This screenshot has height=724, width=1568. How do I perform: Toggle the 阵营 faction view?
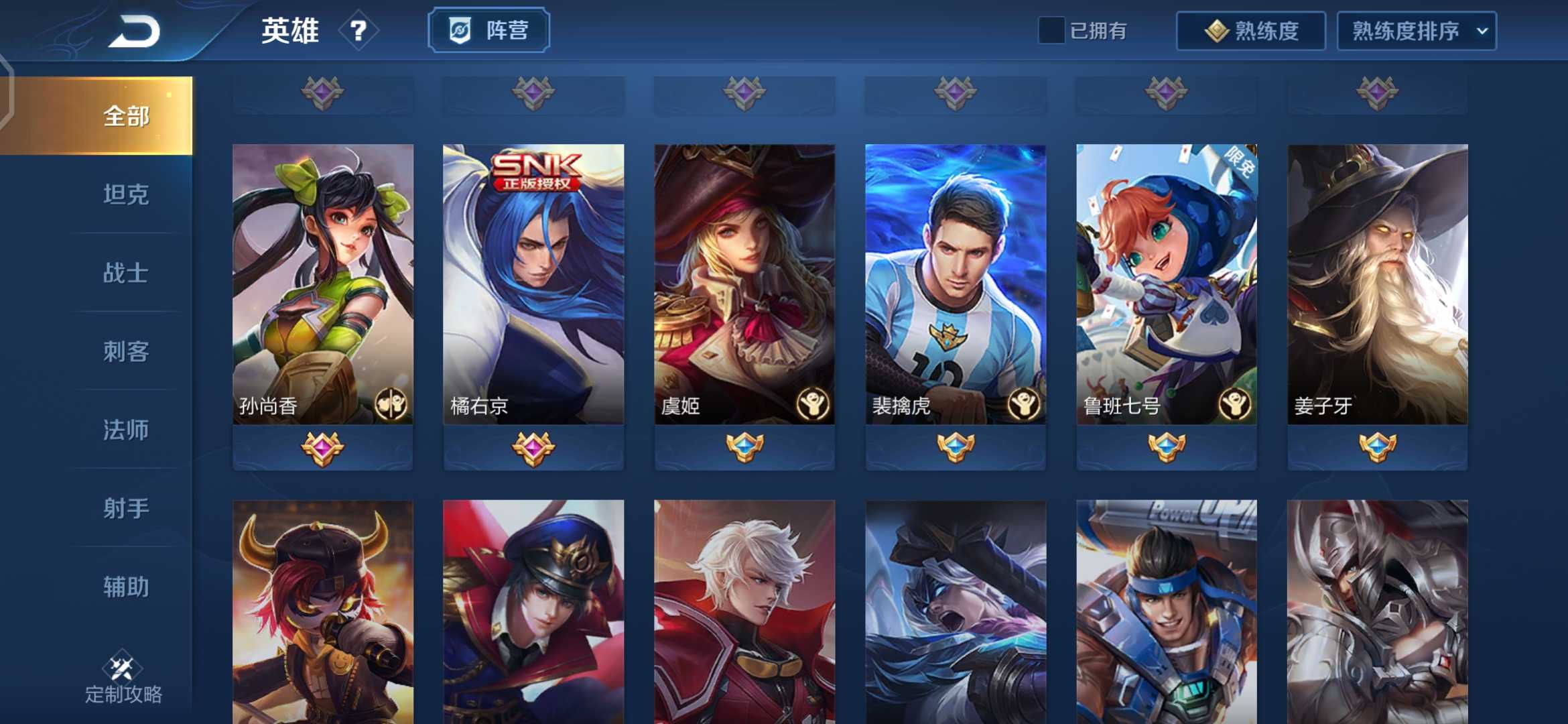[x=488, y=29]
